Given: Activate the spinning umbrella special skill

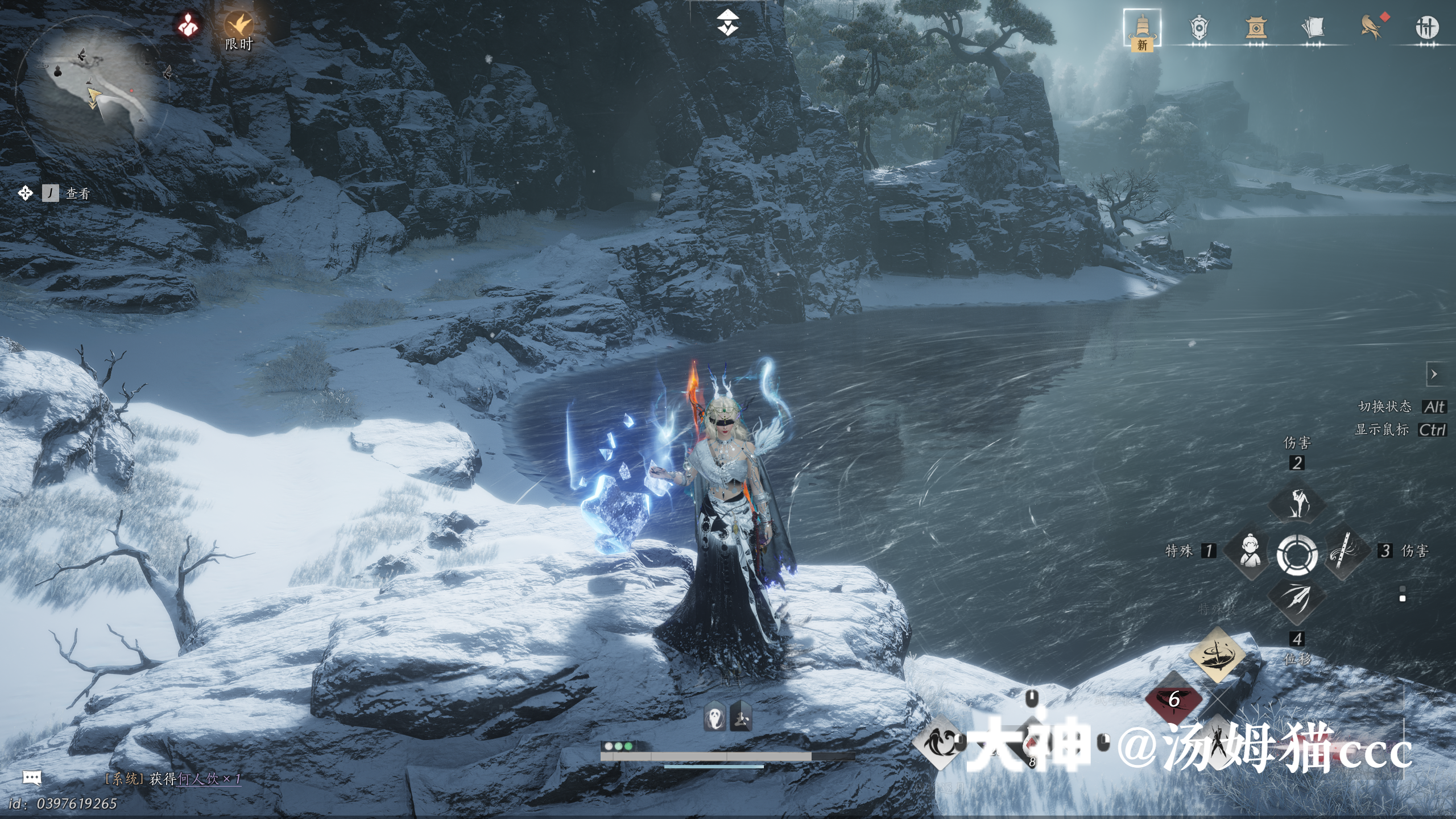Looking at the screenshot, I should pyautogui.click(x=1217, y=654).
